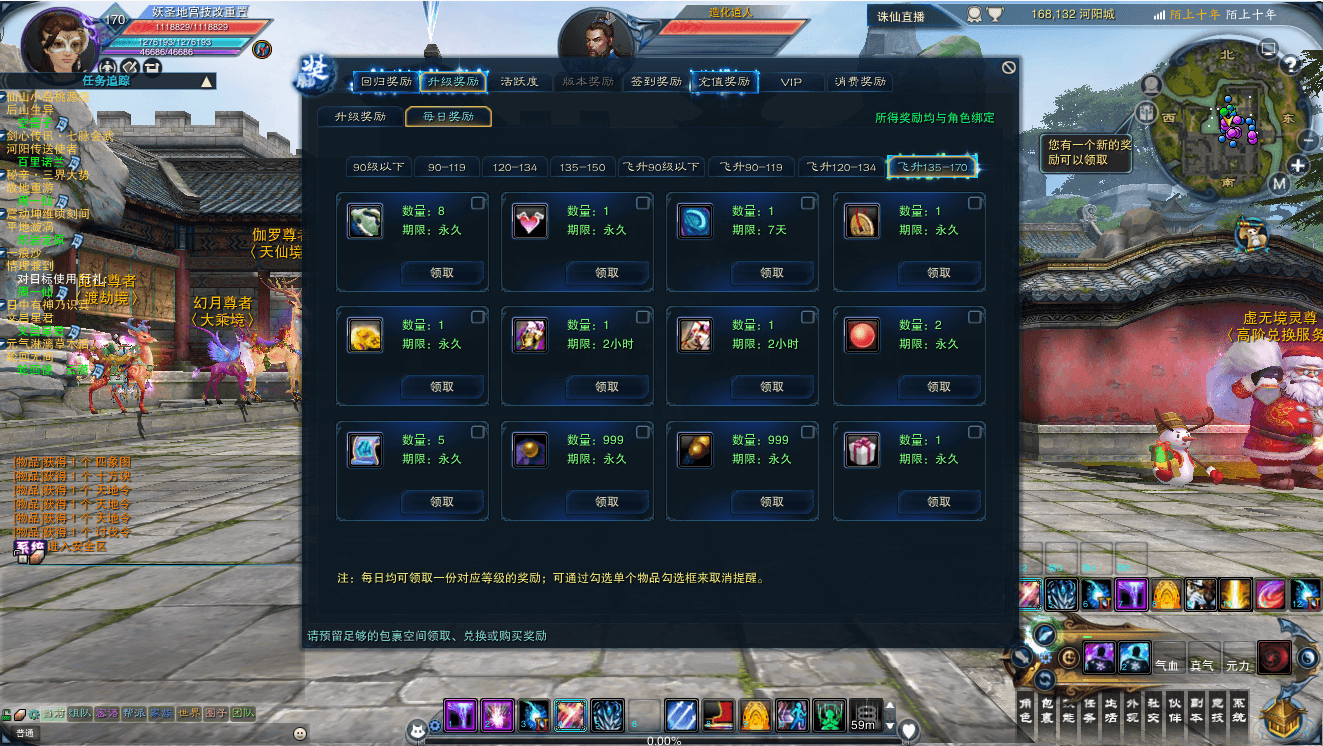Image resolution: width=1323 pixels, height=746 pixels.
Task: Click 领取 to claim the first reward
Action: [x=443, y=273]
